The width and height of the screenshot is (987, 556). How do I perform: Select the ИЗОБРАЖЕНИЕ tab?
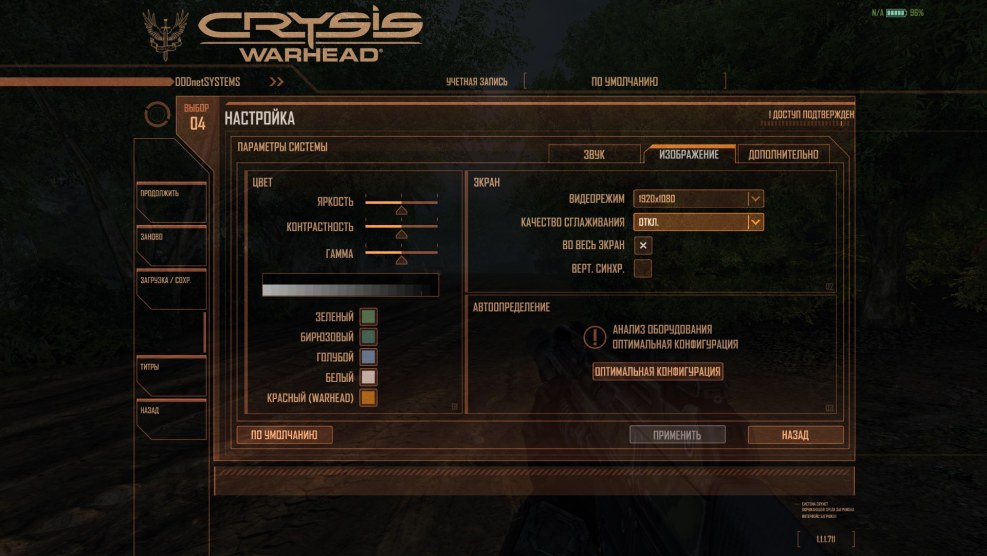pyautogui.click(x=689, y=154)
